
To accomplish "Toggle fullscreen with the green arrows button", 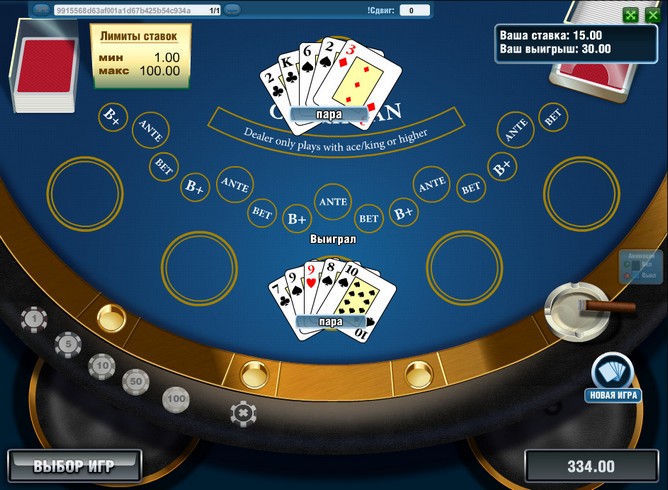I will coord(631,15).
